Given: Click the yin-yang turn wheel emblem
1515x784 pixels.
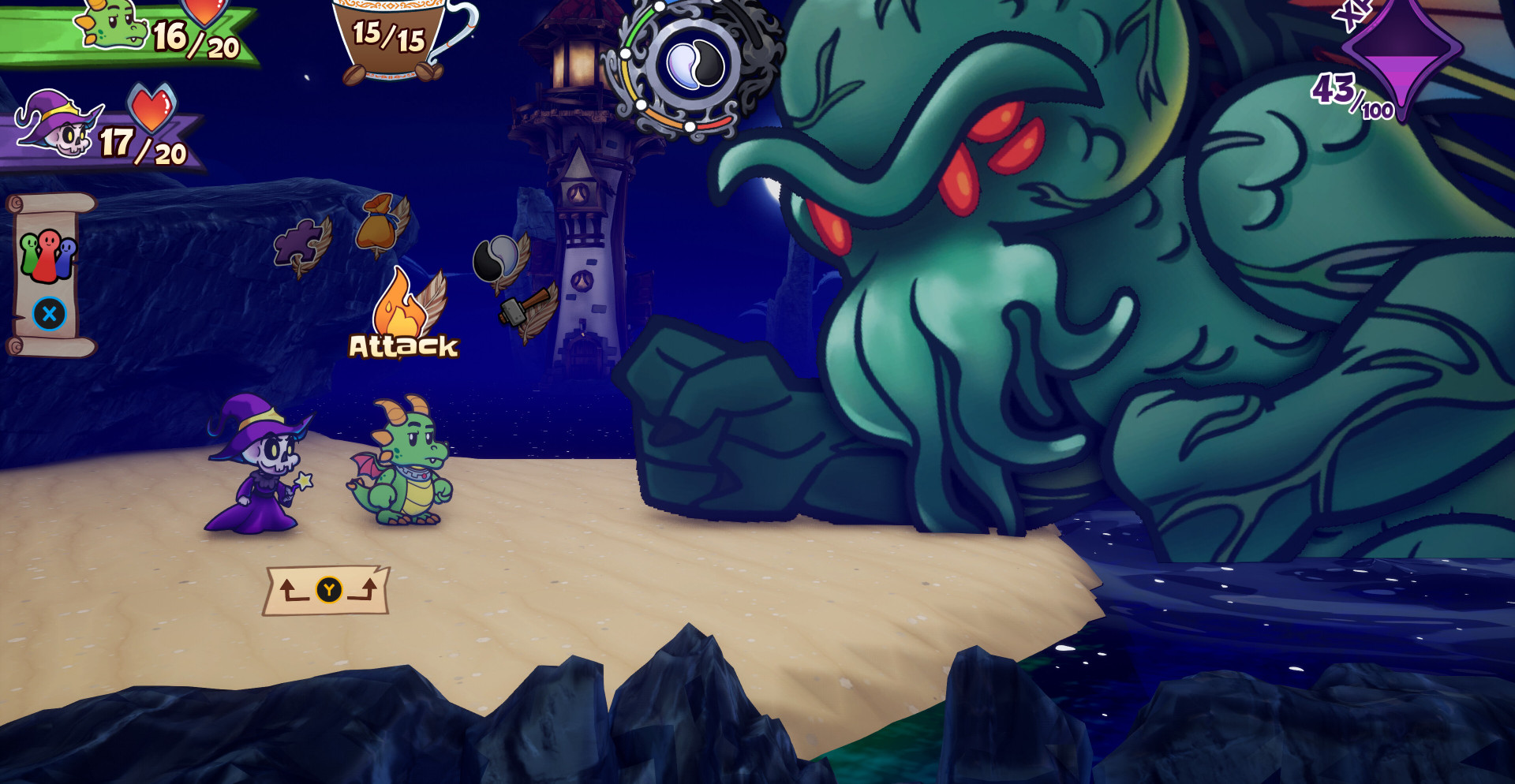Looking at the screenshot, I should (x=692, y=65).
